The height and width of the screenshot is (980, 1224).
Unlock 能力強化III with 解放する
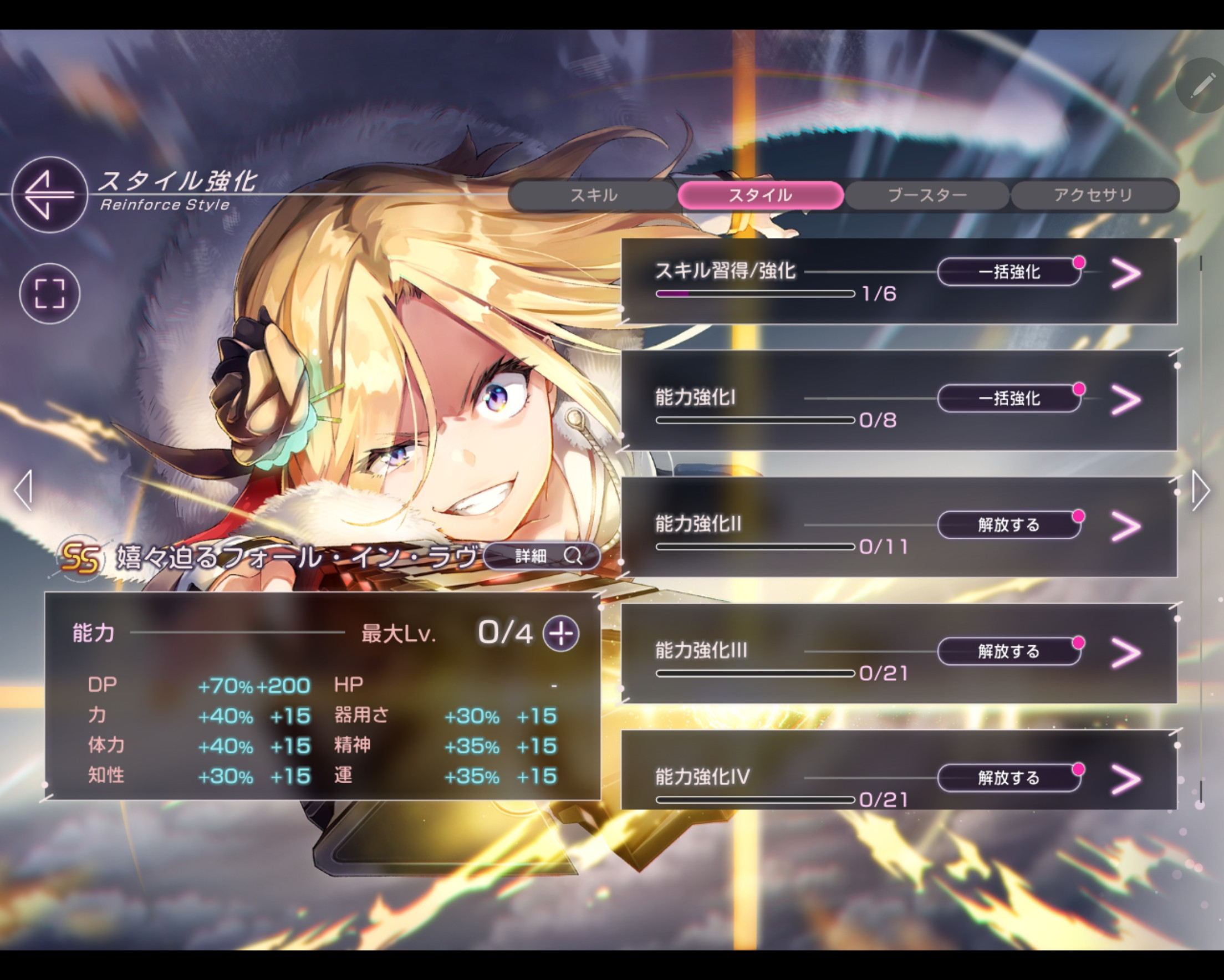point(1009,651)
